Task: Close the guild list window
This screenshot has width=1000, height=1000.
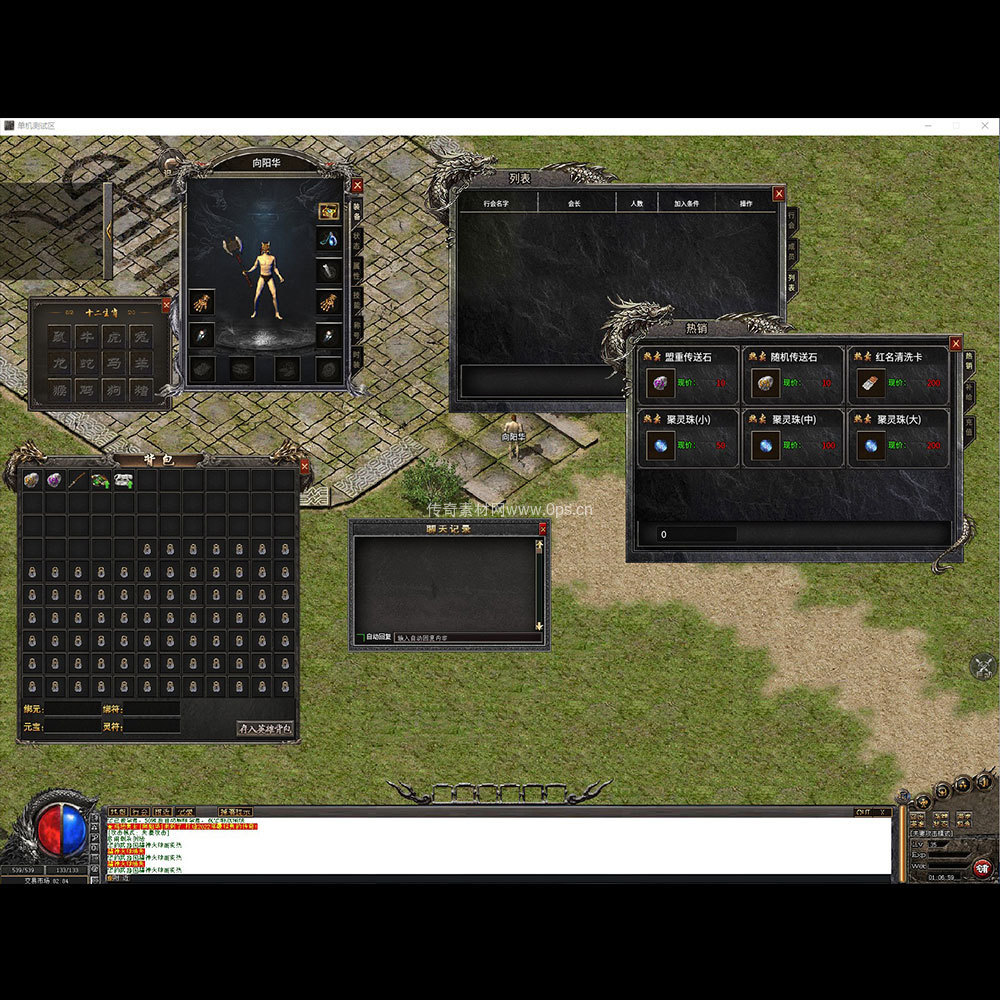Action: pyautogui.click(x=778, y=194)
